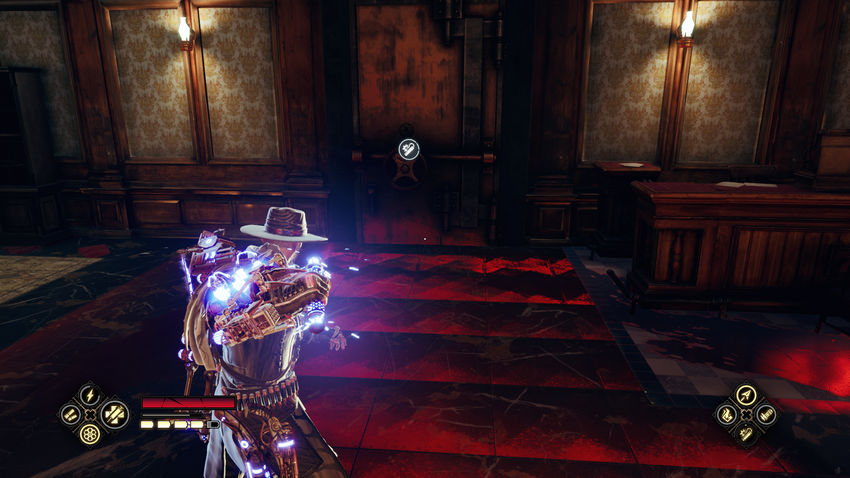This screenshot has width=850, height=478.
Task: Click the dynamite interaction marker on the vault door
Action: 407,148
